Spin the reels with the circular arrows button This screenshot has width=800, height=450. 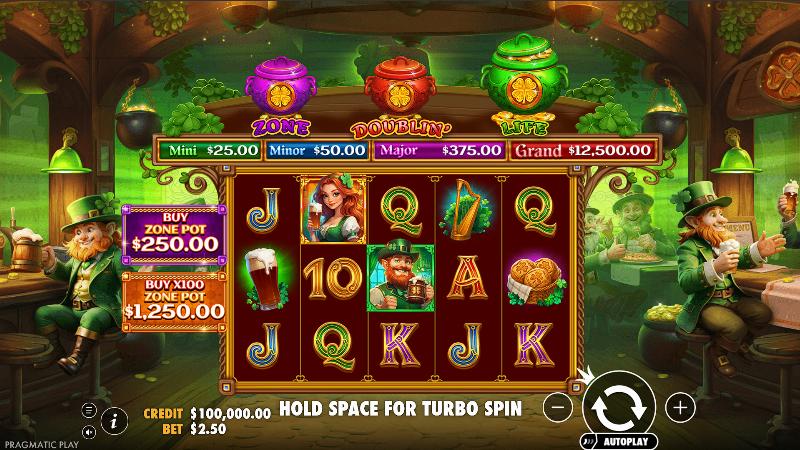pyautogui.click(x=617, y=405)
